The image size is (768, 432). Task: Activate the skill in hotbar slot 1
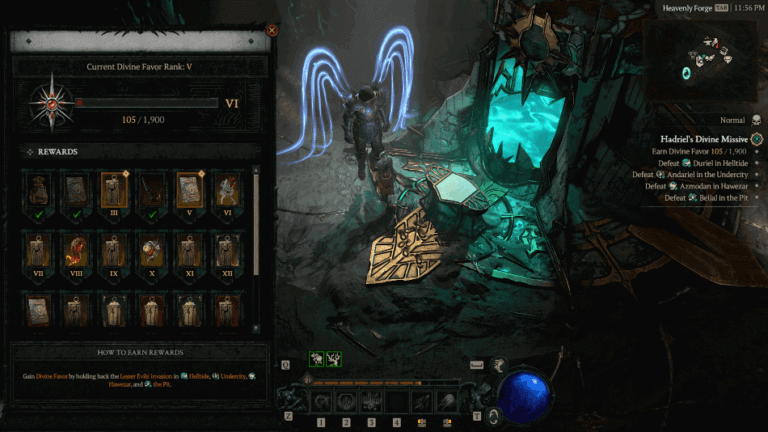pyautogui.click(x=322, y=402)
